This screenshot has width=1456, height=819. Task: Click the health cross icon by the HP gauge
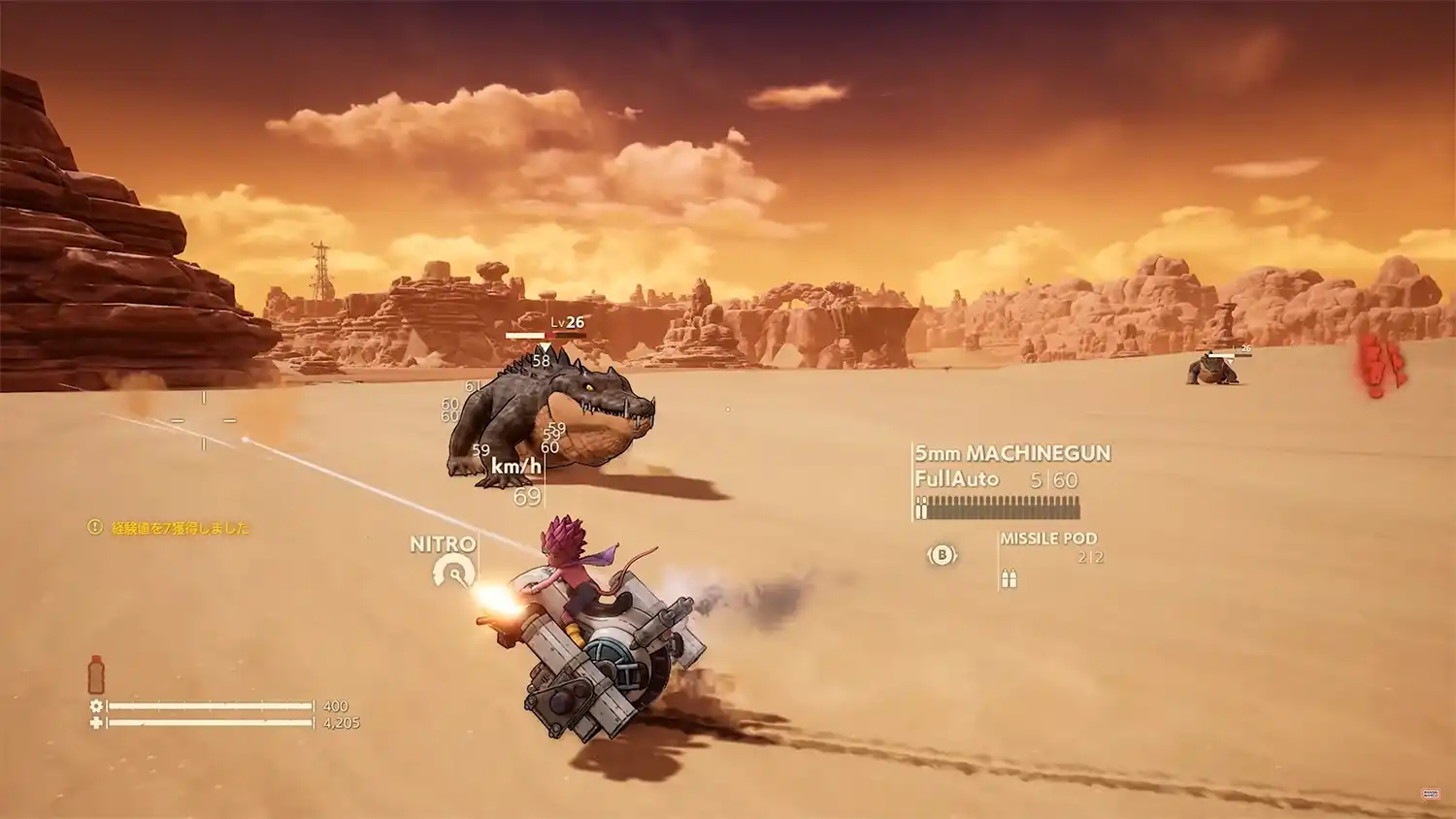[95, 723]
